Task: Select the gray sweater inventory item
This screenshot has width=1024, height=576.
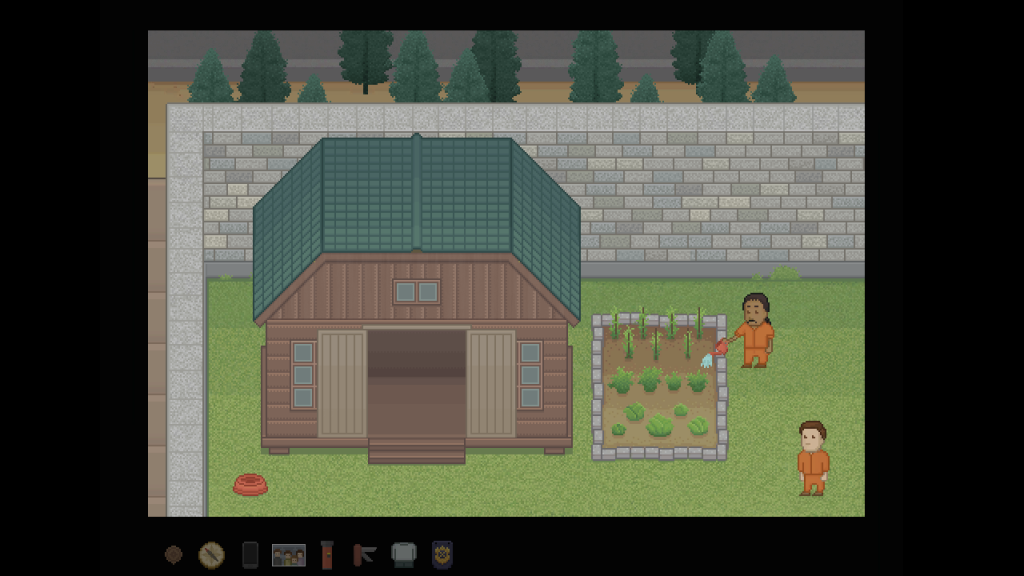Action: tap(403, 554)
